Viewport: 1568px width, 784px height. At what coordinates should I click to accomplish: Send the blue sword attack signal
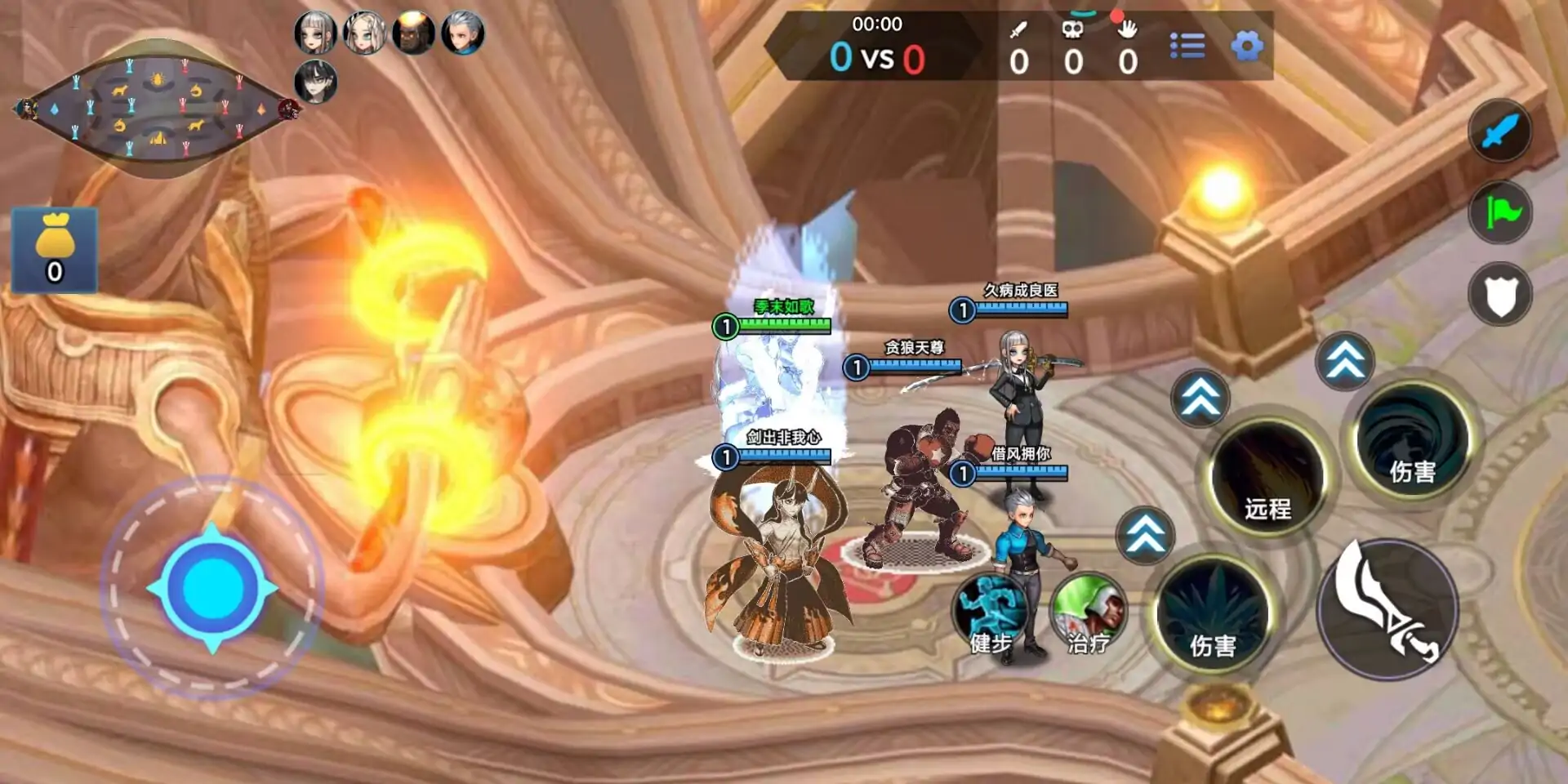(x=1499, y=131)
